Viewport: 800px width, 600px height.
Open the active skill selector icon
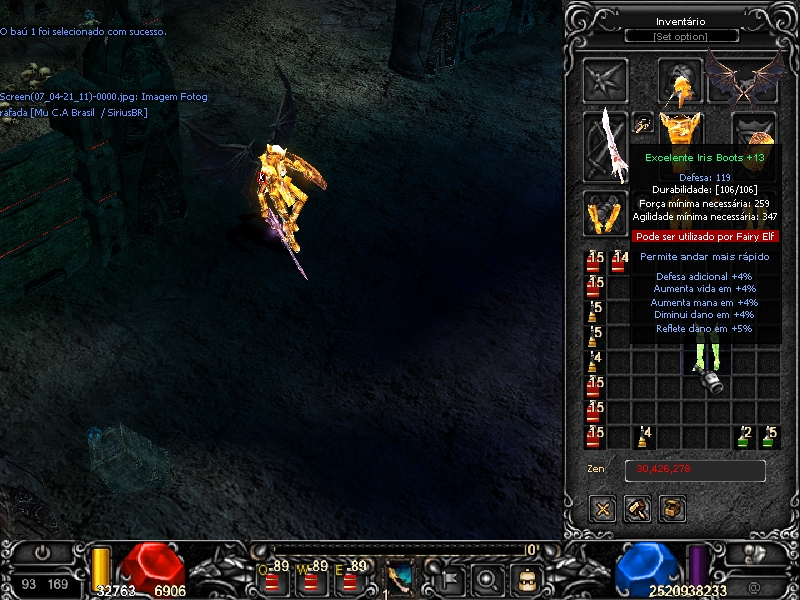[400, 577]
